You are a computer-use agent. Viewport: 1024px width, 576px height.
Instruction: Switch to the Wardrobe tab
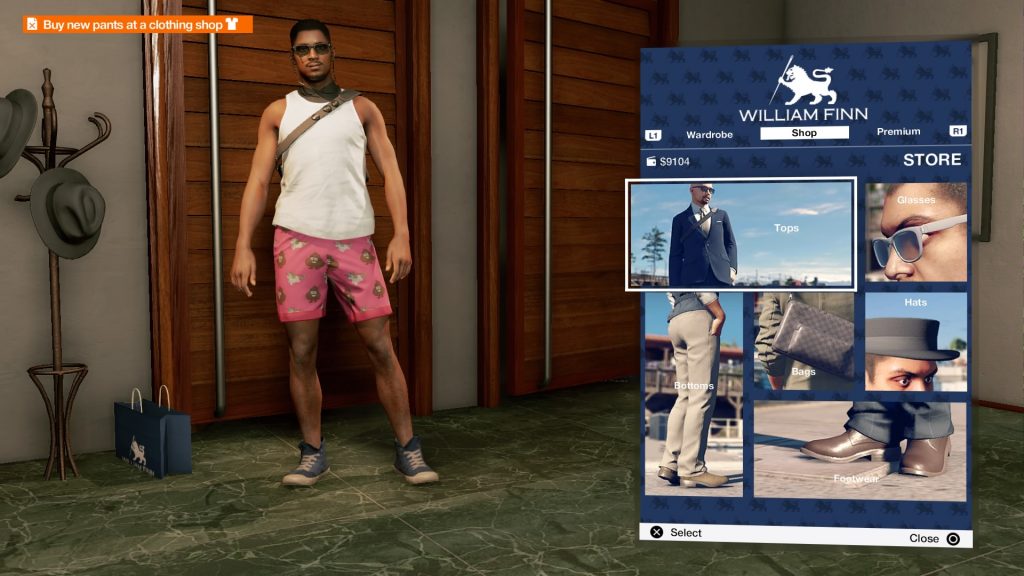tap(709, 133)
